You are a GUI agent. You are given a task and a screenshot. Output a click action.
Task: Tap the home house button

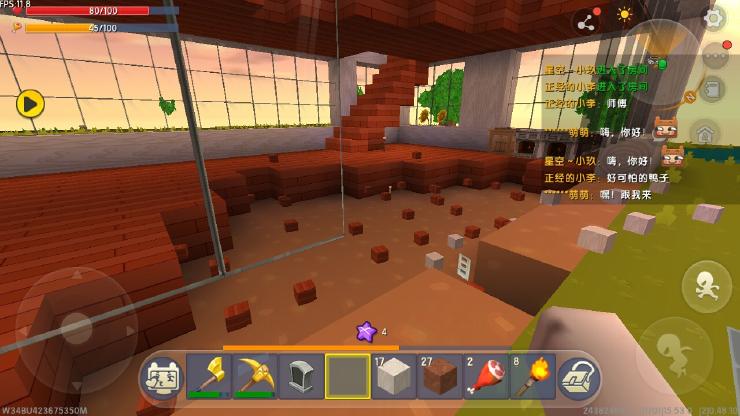[704, 134]
